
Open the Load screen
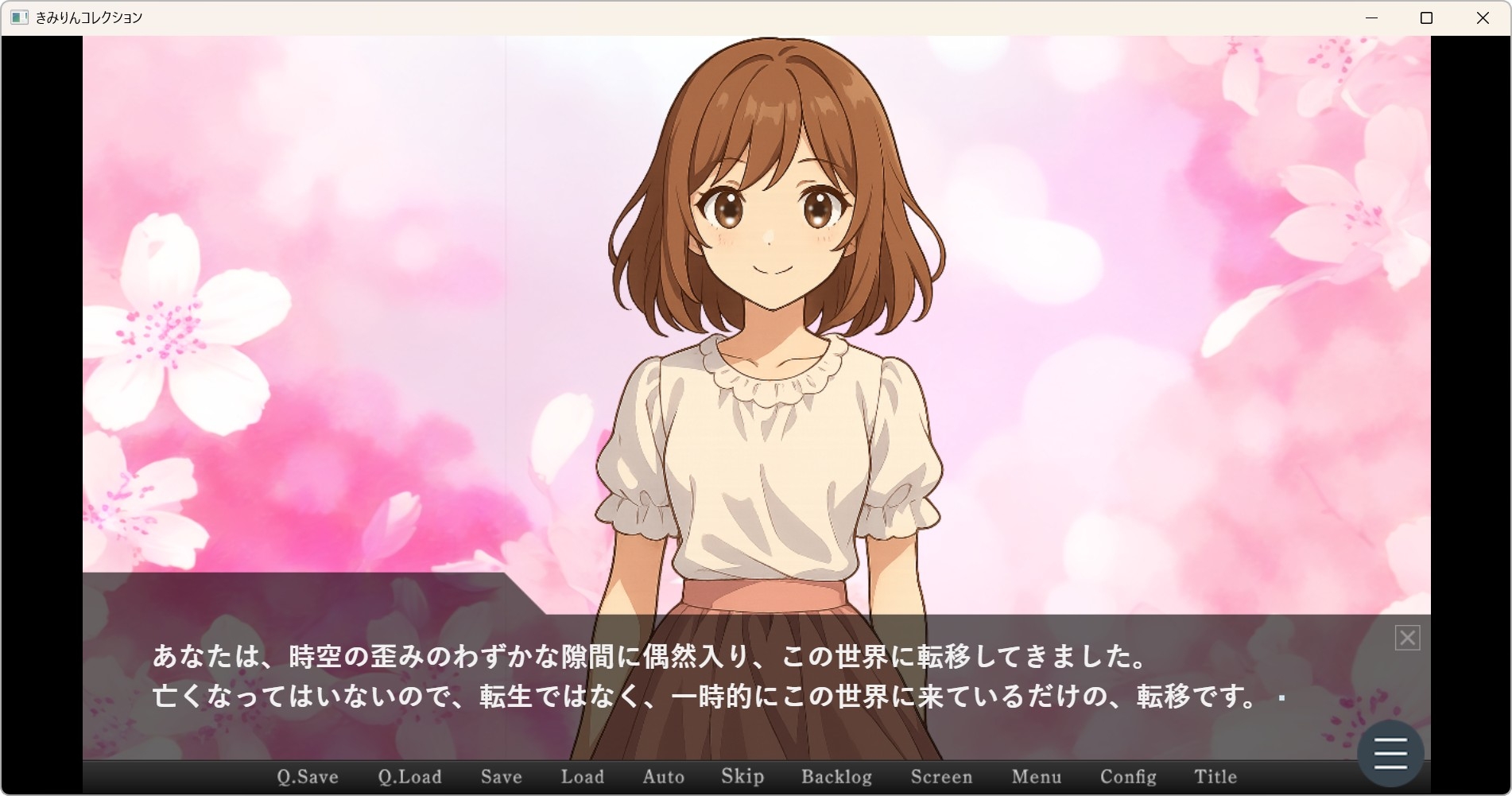(582, 777)
